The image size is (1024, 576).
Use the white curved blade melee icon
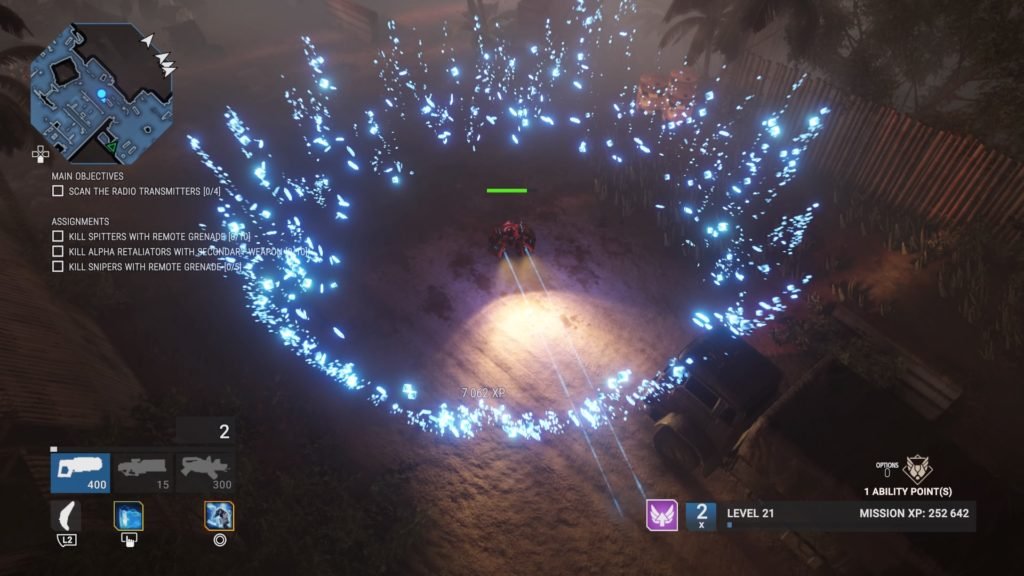point(68,516)
